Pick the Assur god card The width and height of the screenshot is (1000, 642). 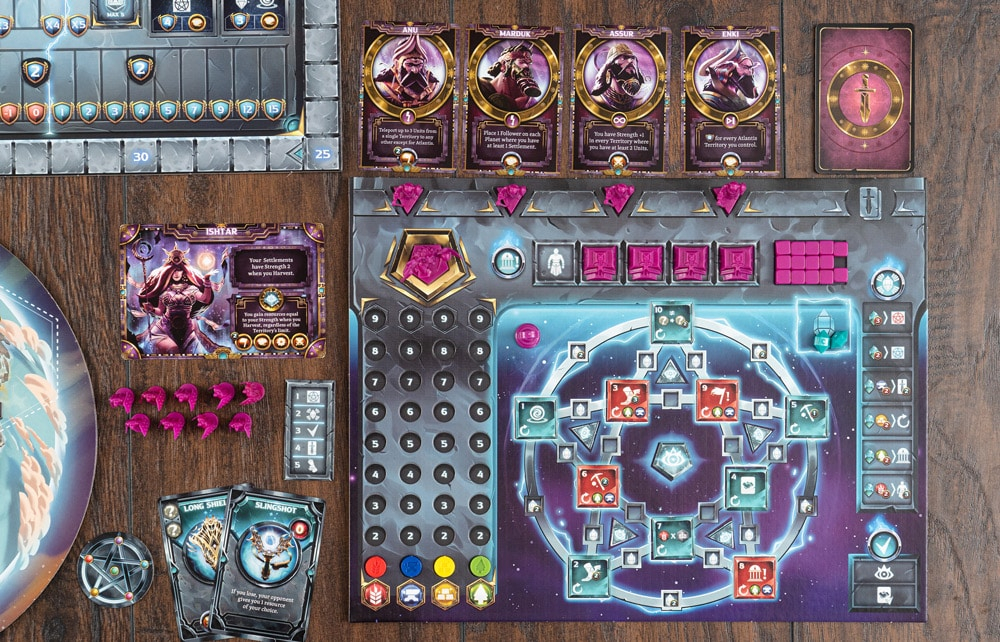click(x=620, y=96)
